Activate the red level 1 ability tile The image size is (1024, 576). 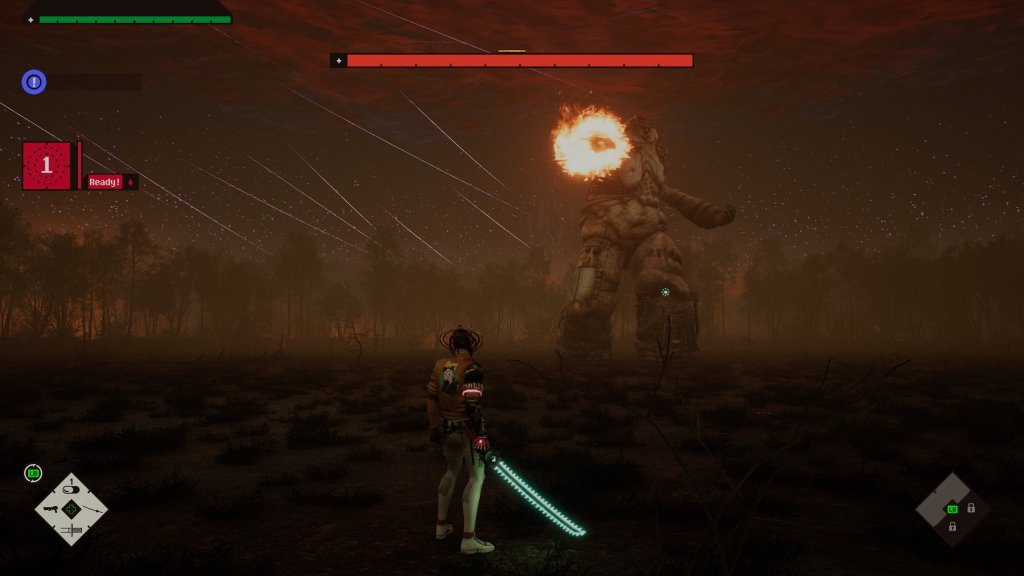[x=46, y=165]
